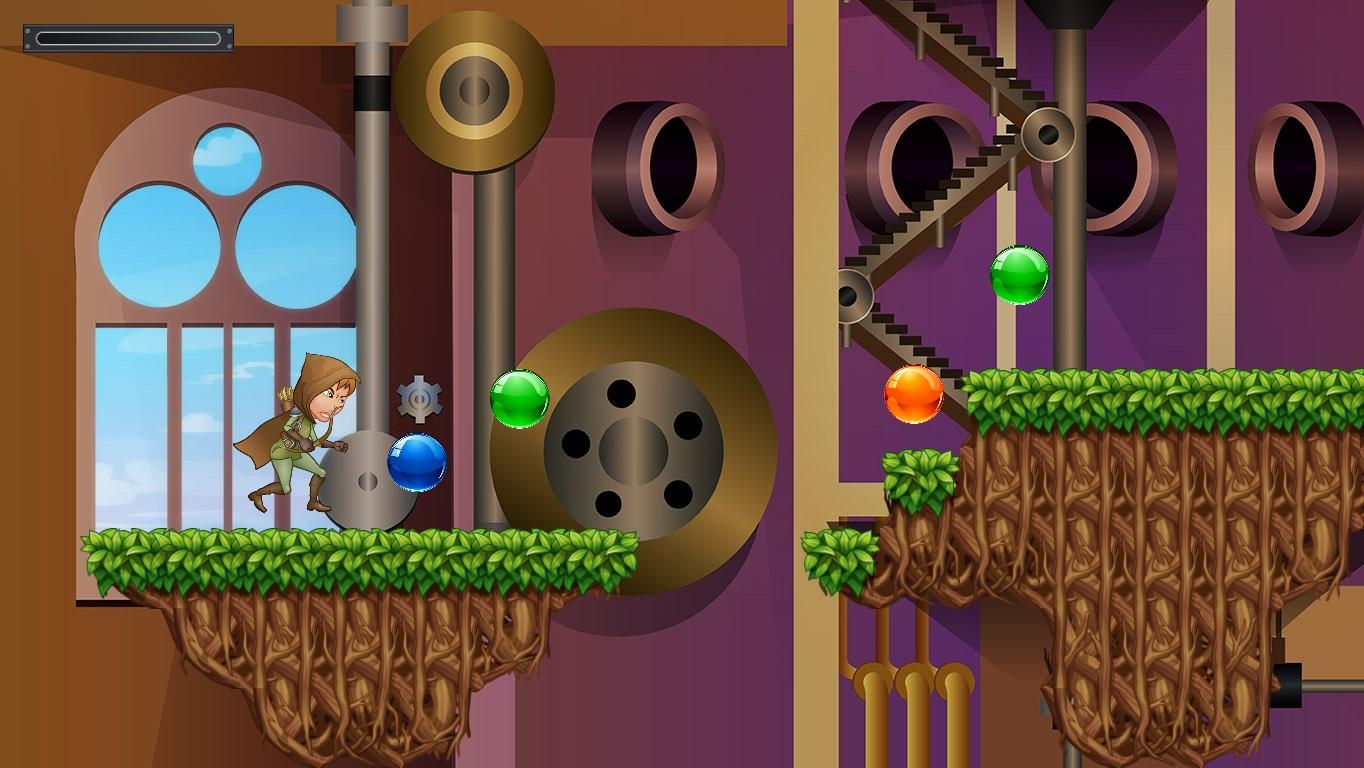Screen dimensions: 1364x768
Task: Collect the green orb beside the staircase
Action: click(1020, 276)
